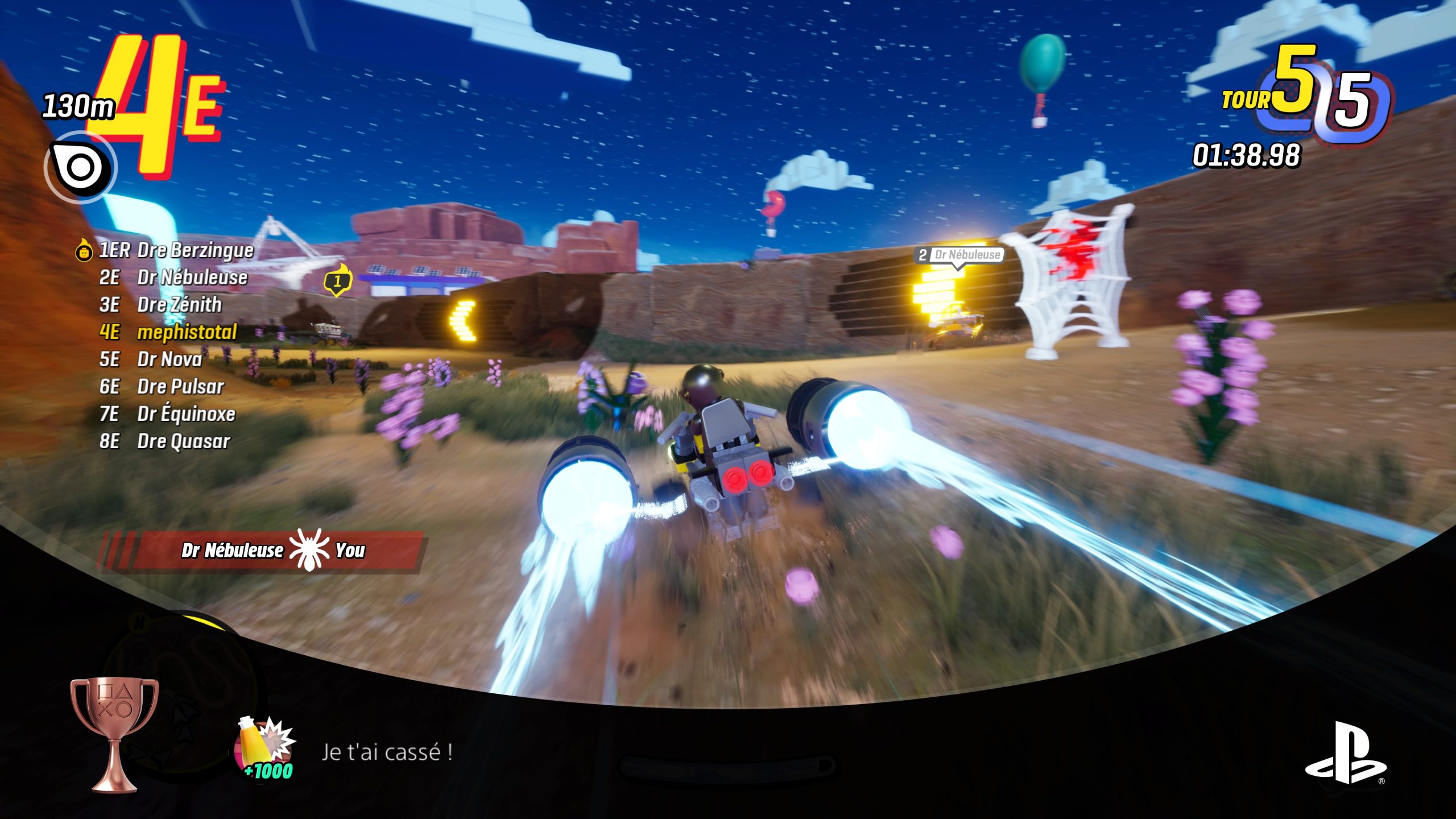The image size is (1456, 819).
Task: Click the PlayStation logo
Action: pyautogui.click(x=1345, y=752)
